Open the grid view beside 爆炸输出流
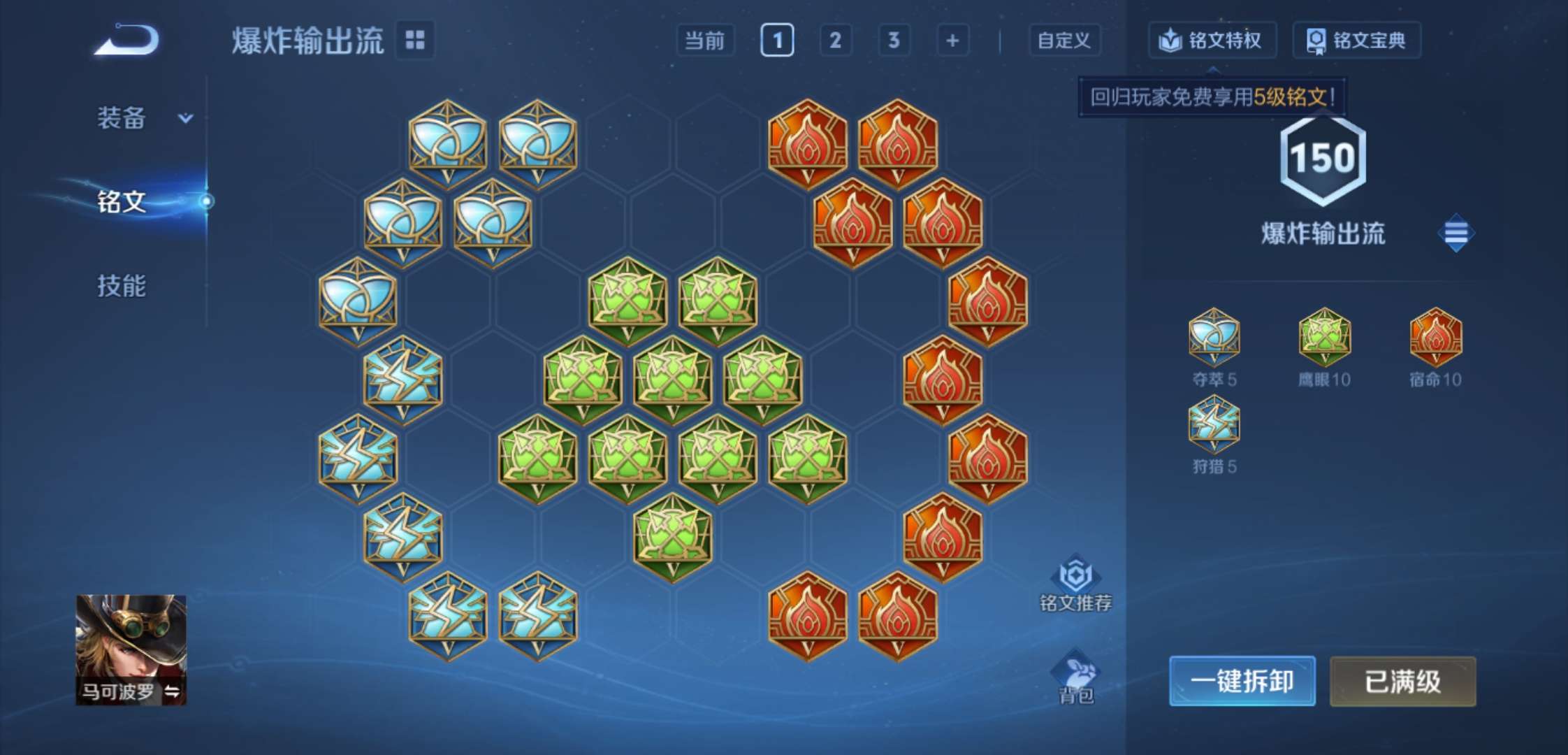Screen dimensions: 1568x755 415,40
